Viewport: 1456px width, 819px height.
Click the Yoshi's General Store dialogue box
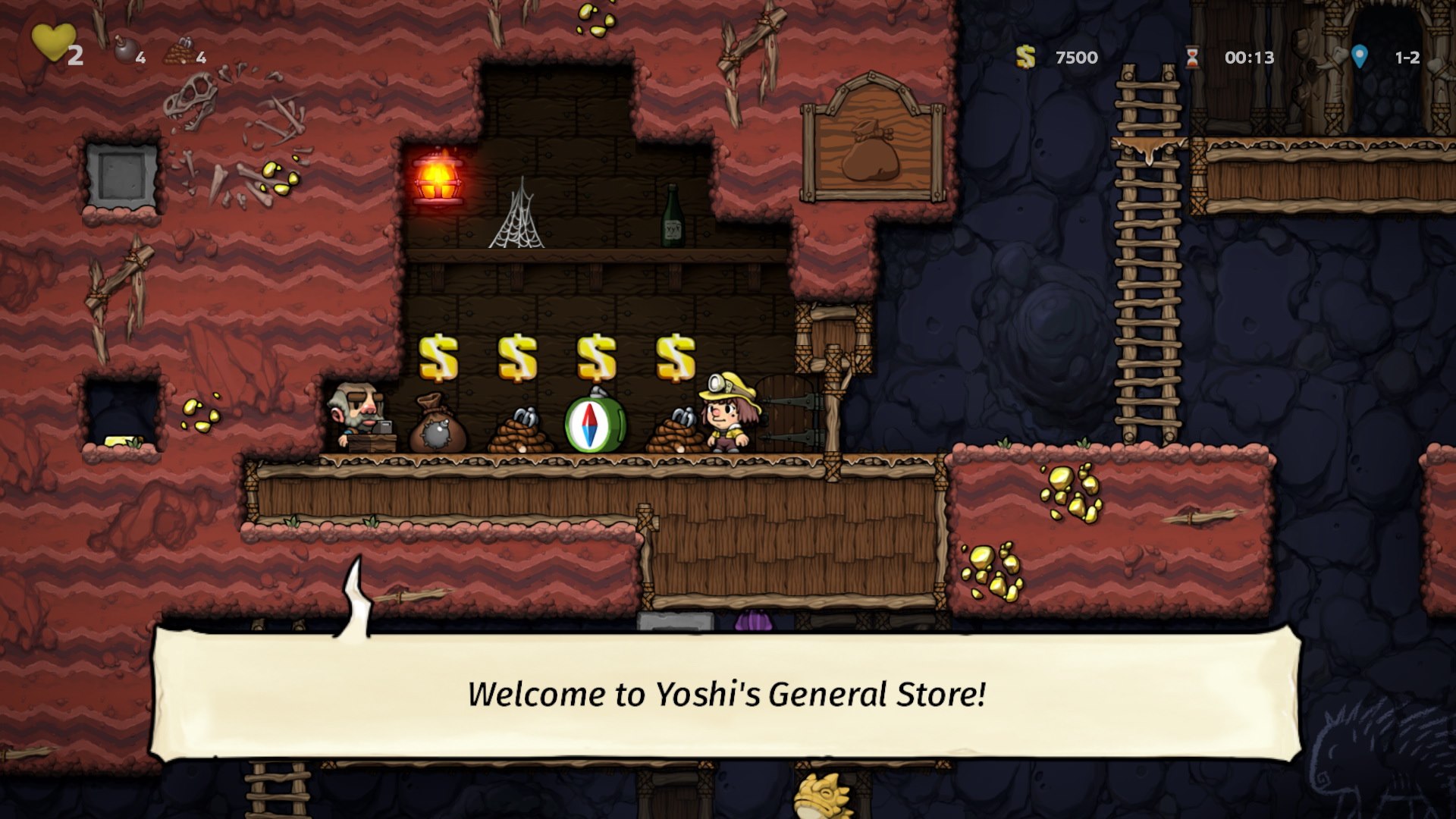click(x=726, y=694)
